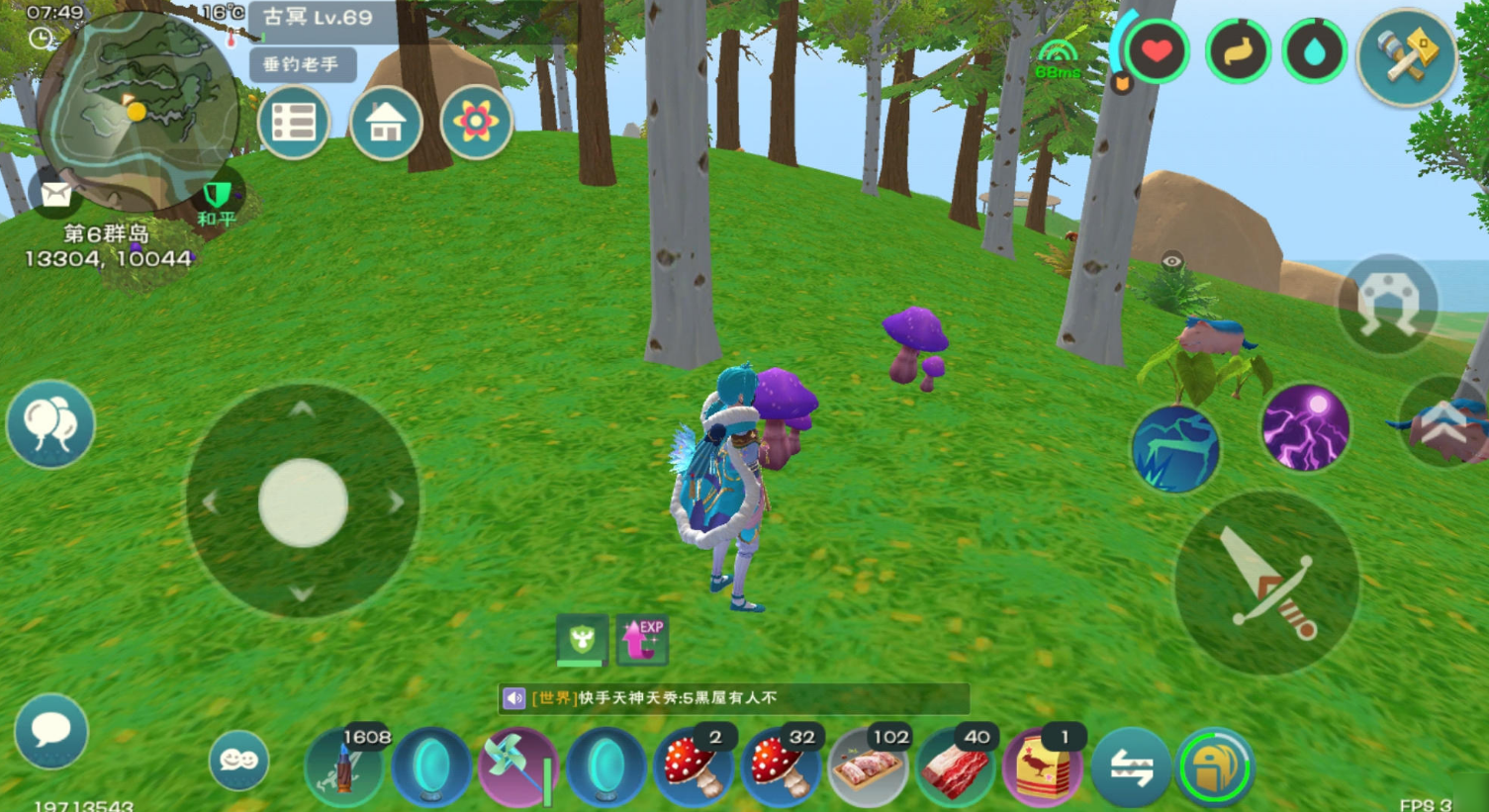Open the hammer crafting menu
1489x812 pixels.
click(1406, 55)
